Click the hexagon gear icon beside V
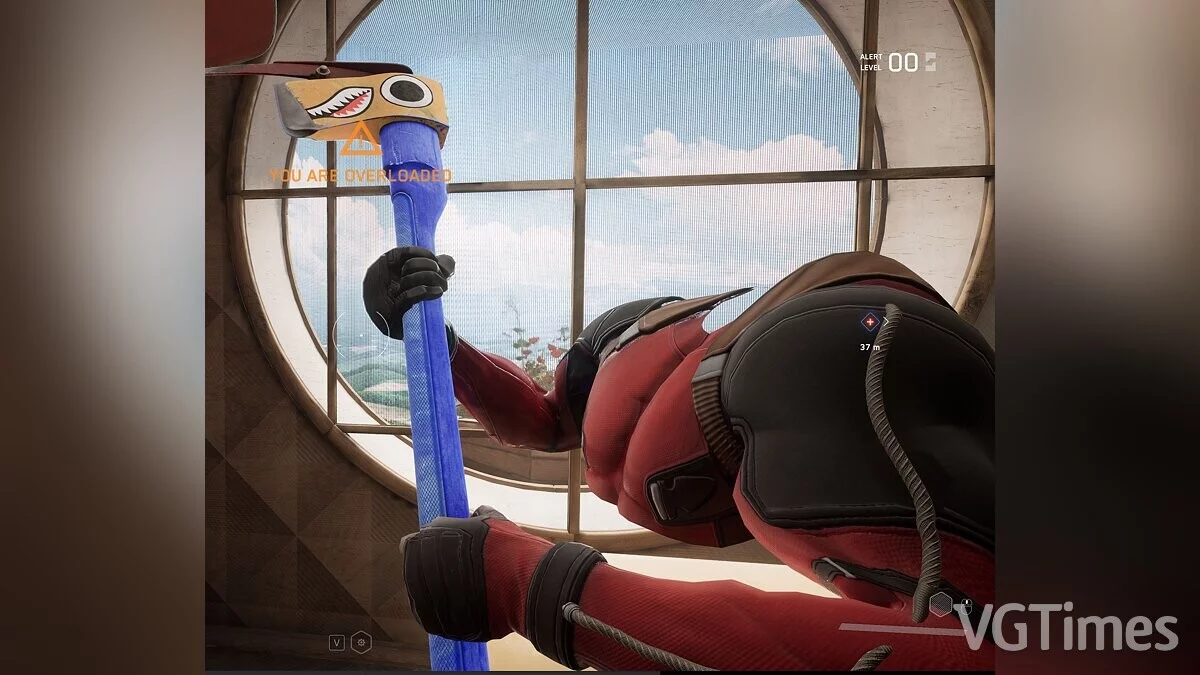This screenshot has height=675, width=1200. point(361,643)
